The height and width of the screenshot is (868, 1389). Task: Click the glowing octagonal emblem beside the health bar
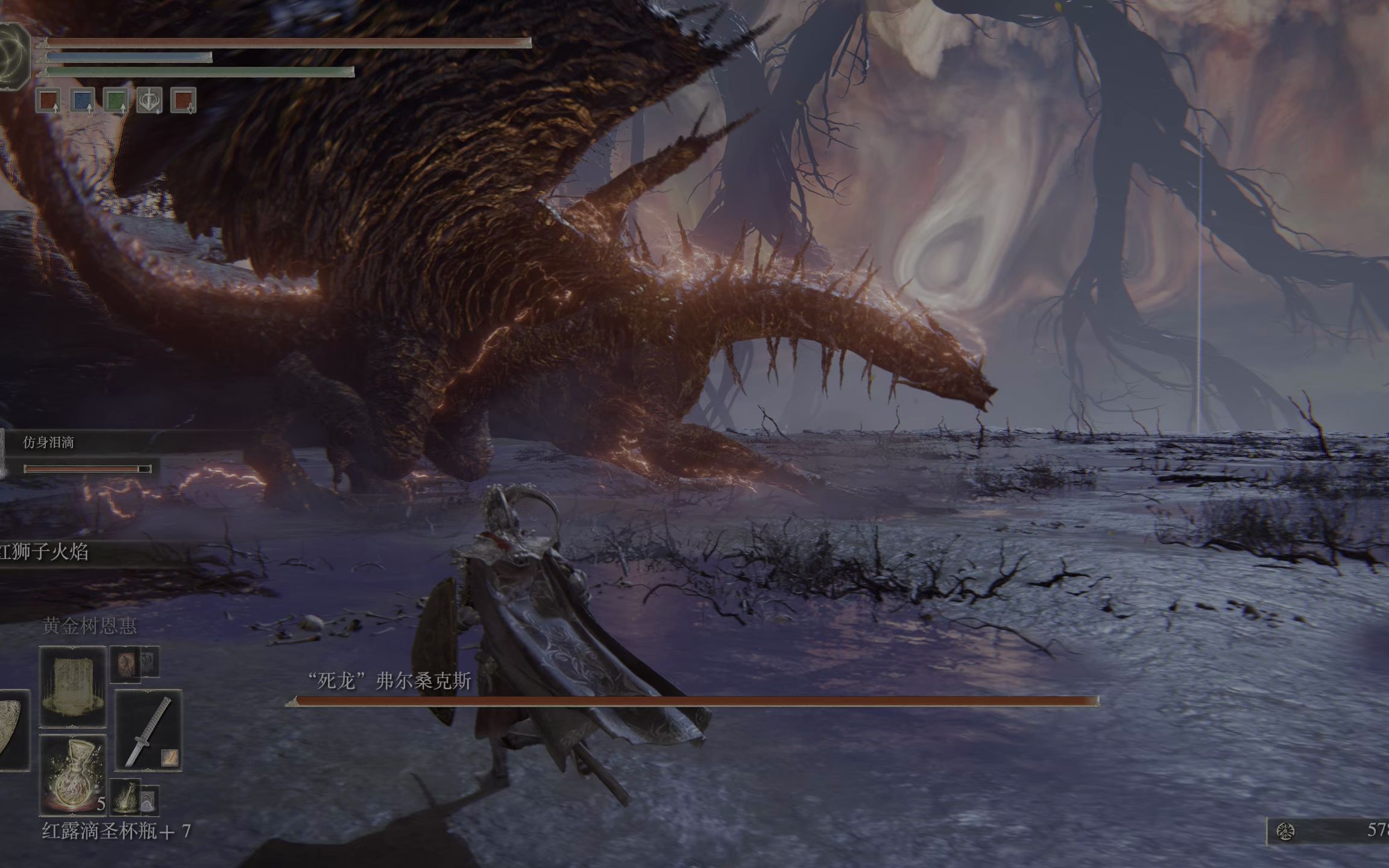click(12, 53)
